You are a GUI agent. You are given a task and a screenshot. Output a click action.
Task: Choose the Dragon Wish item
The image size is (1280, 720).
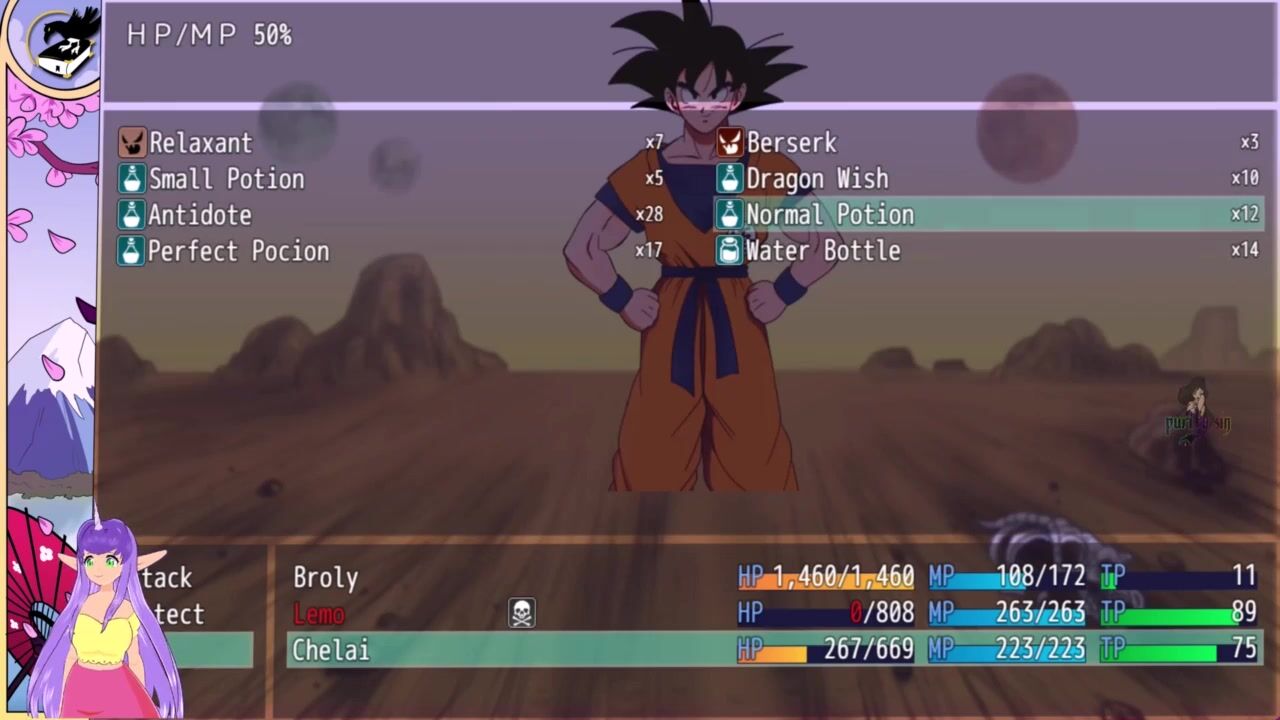pos(816,179)
